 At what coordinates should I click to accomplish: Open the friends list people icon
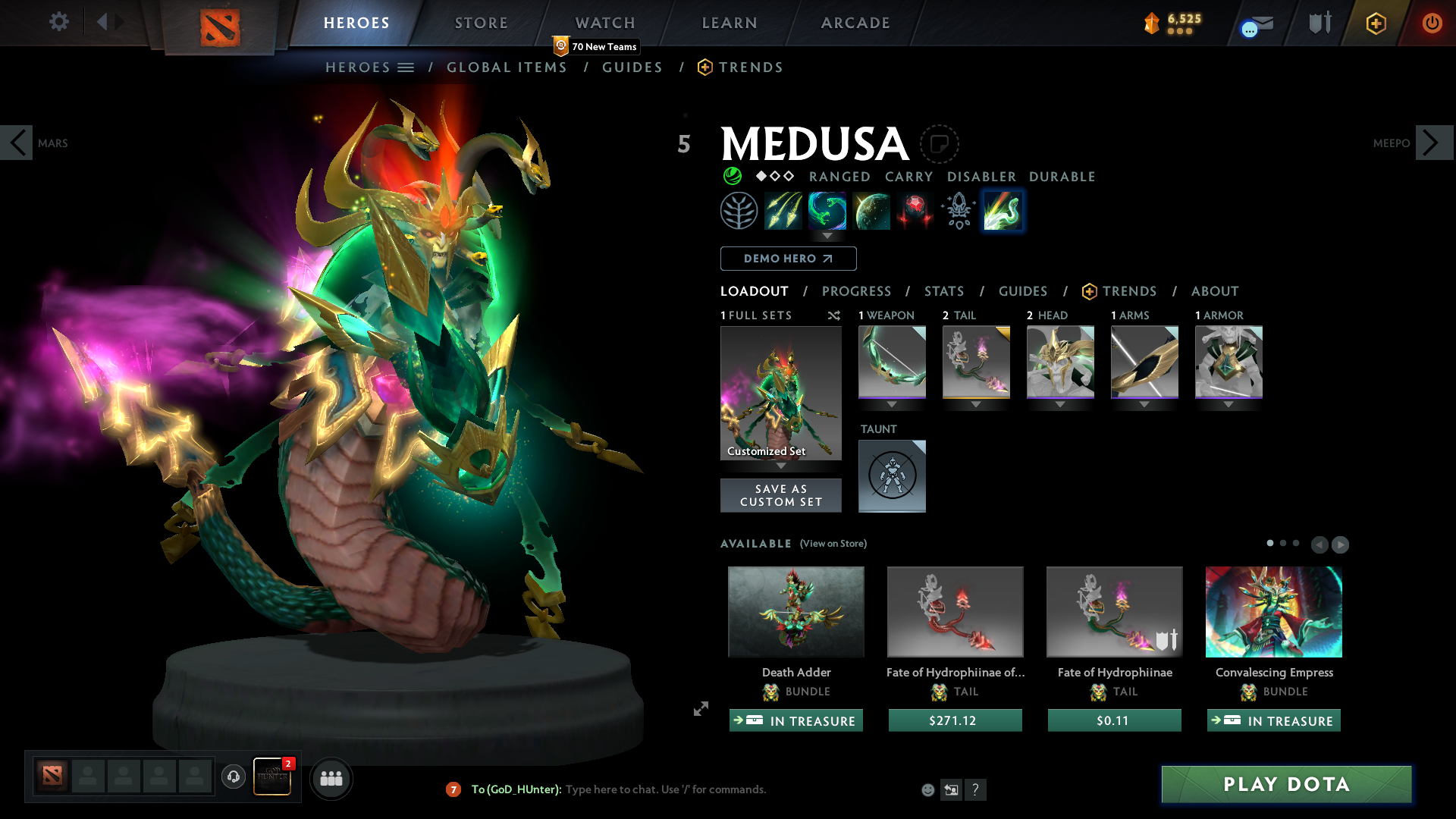[331, 777]
